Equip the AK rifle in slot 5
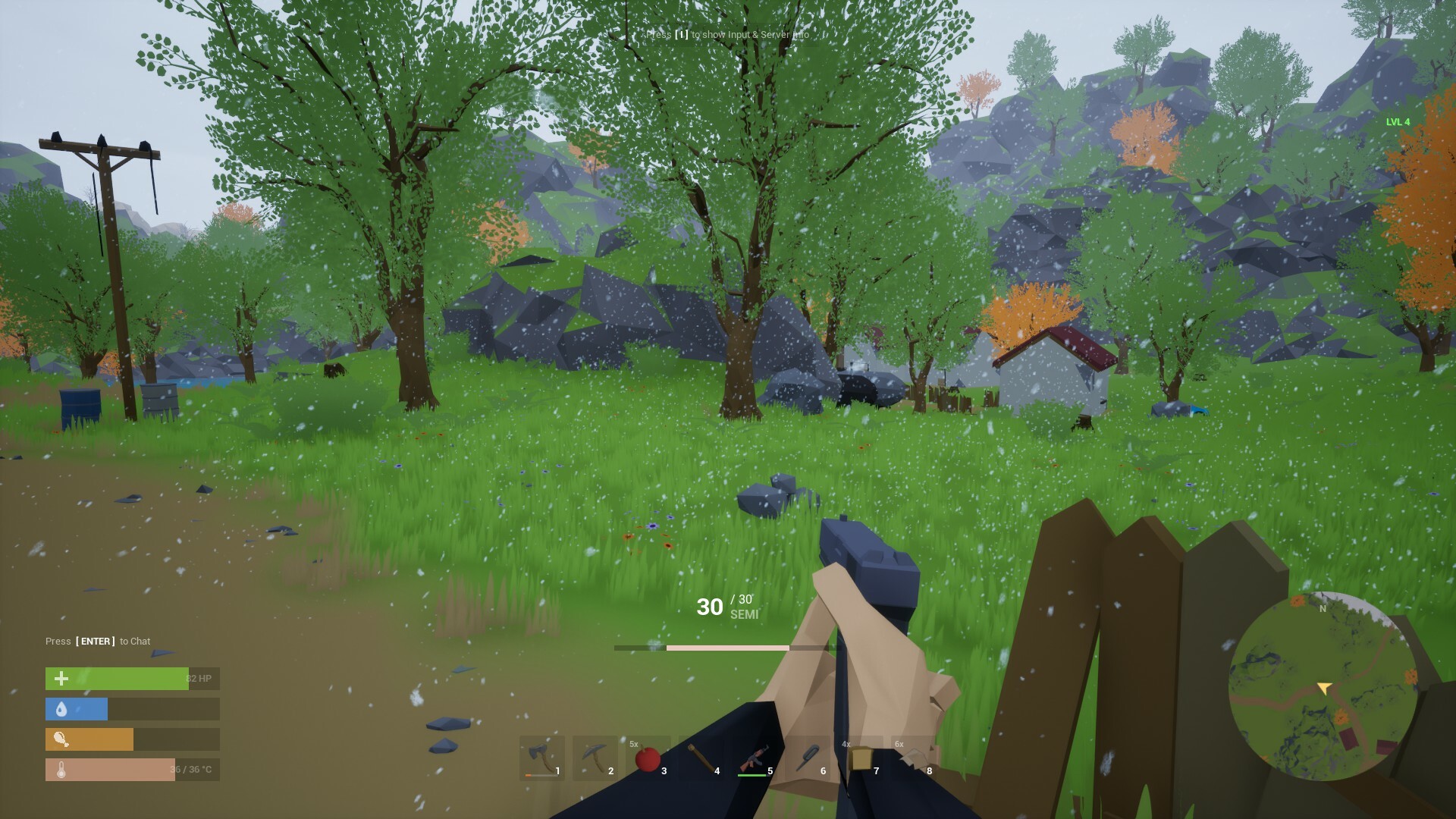This screenshot has height=819, width=1456. coord(755,758)
